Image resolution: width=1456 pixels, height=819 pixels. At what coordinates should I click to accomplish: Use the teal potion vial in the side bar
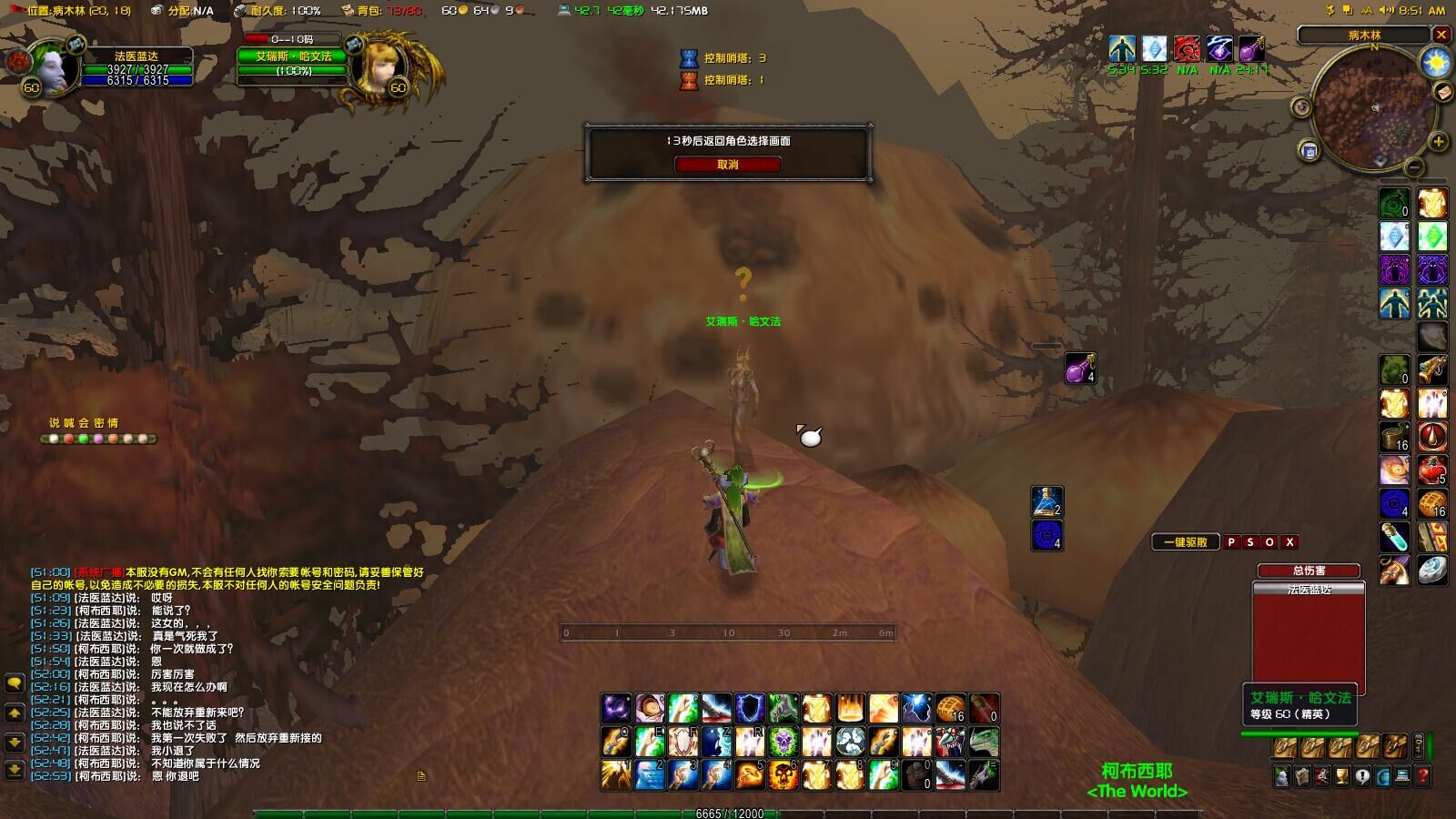pyautogui.click(x=1393, y=537)
